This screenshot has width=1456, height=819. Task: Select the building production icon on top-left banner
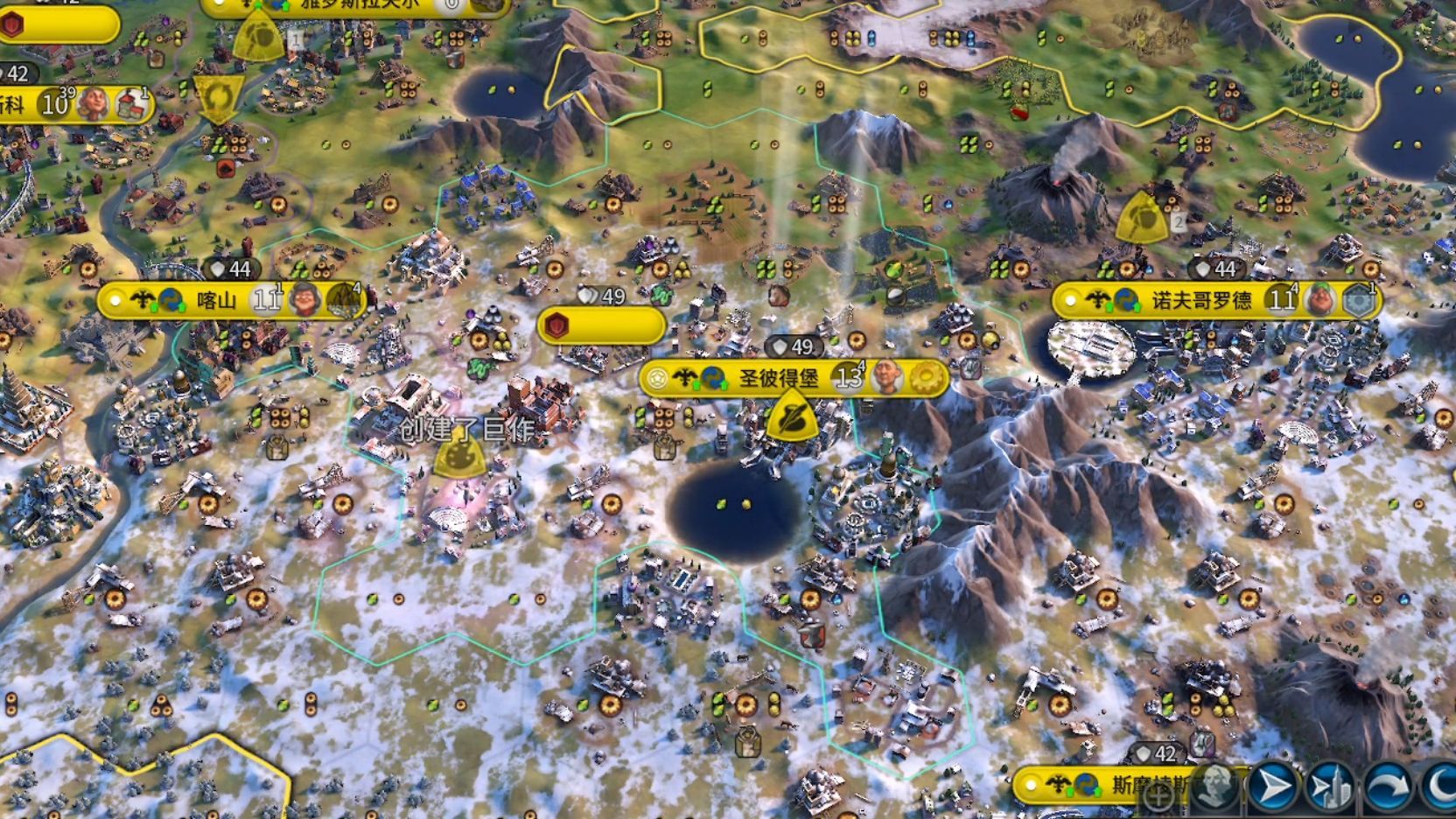(x=131, y=104)
